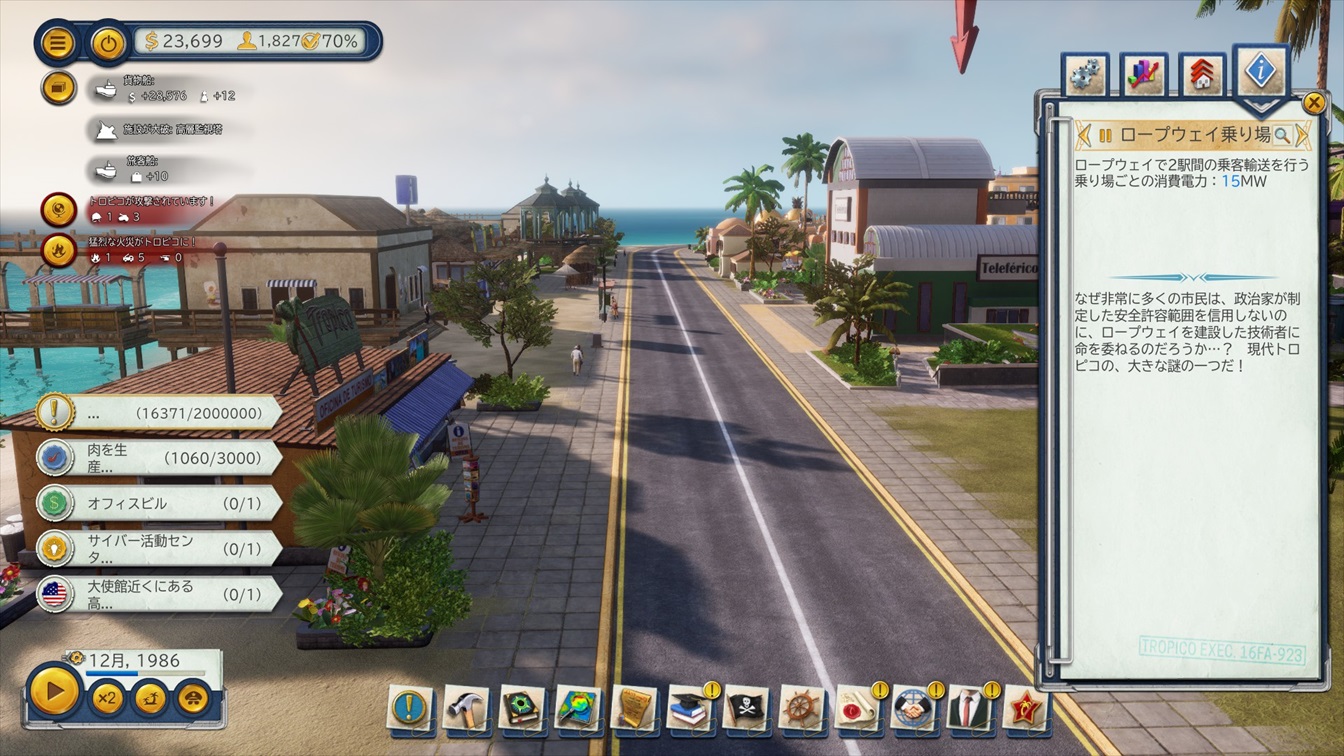Open the pirate flag raids menu
This screenshot has height=756, width=1344.
pos(745,707)
